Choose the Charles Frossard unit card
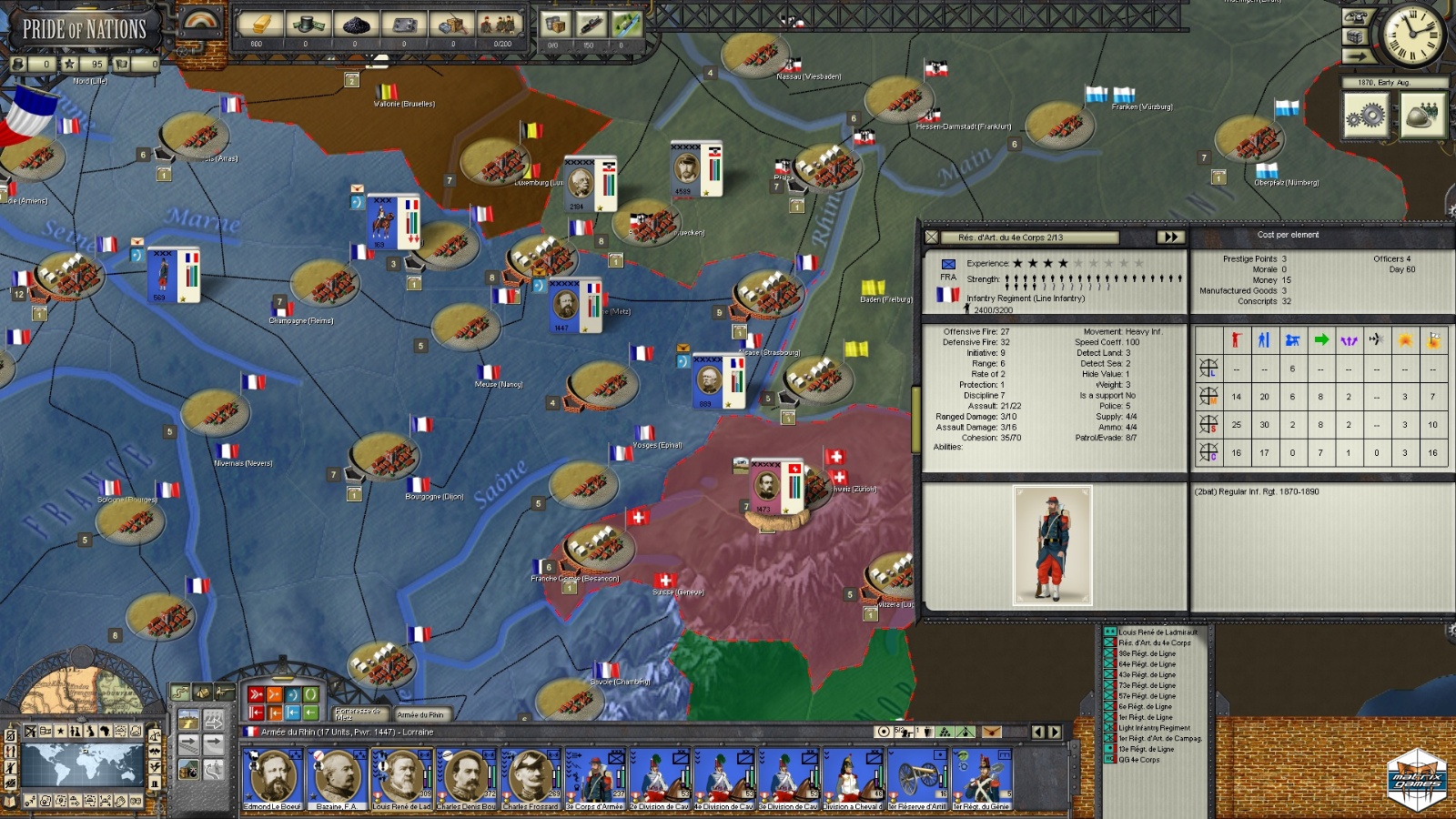The height and width of the screenshot is (819, 1456). coord(530,778)
